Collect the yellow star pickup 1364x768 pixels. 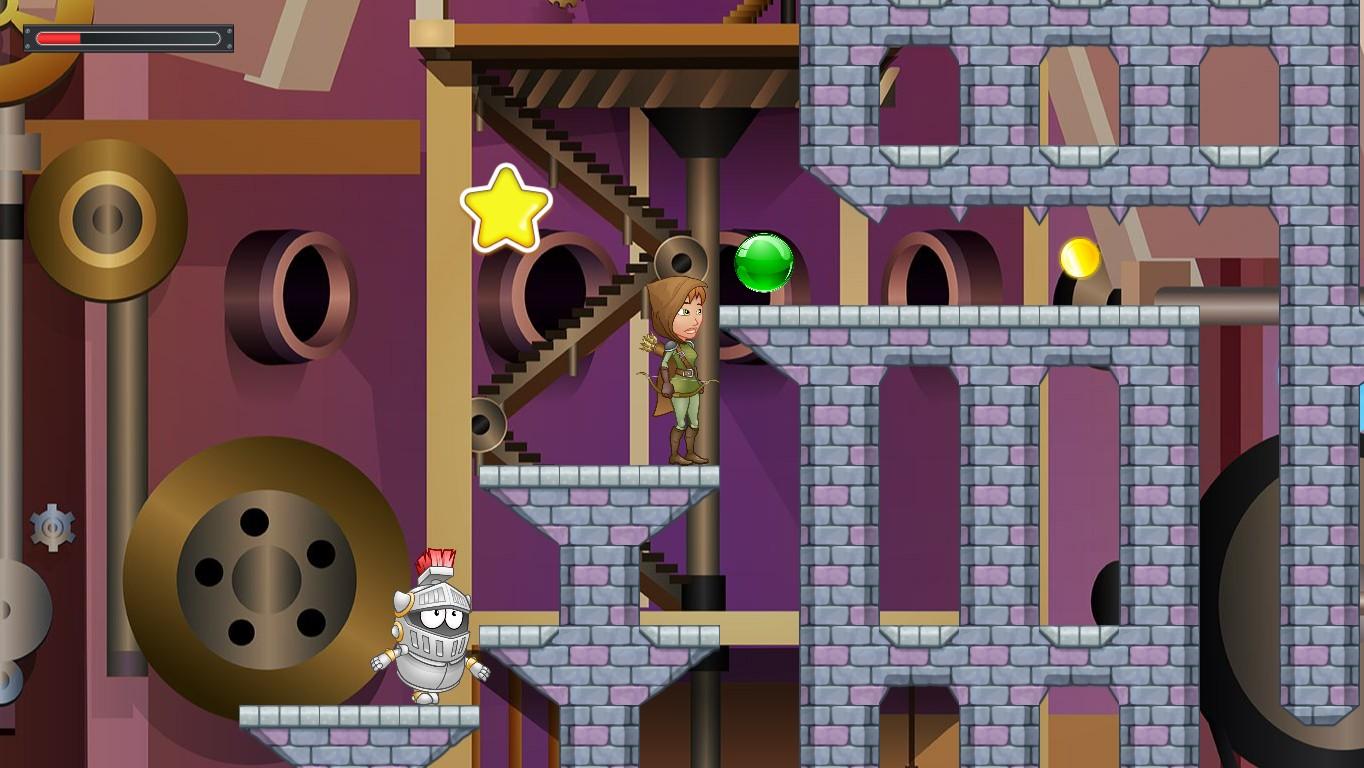pos(506,206)
